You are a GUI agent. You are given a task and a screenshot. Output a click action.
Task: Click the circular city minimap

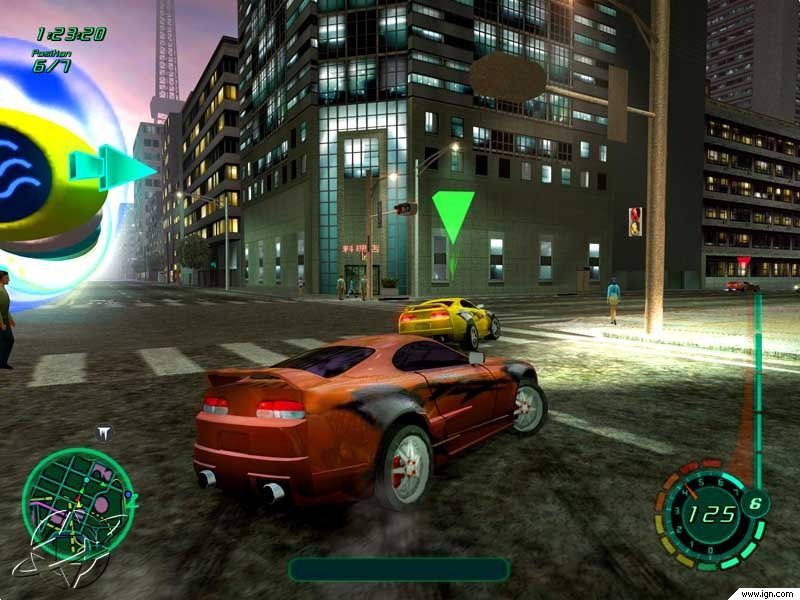(x=77, y=503)
